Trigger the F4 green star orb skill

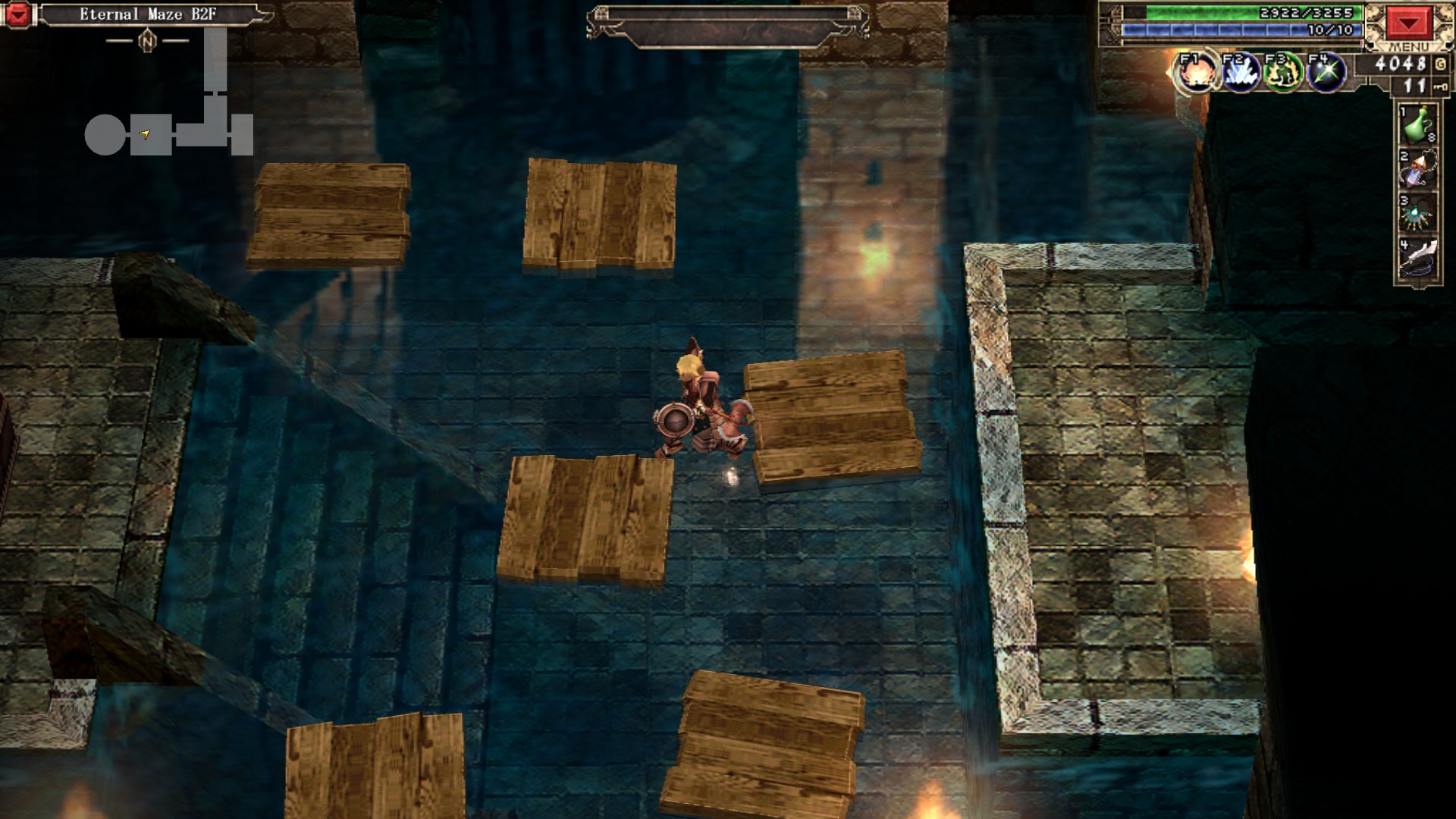(x=1326, y=74)
